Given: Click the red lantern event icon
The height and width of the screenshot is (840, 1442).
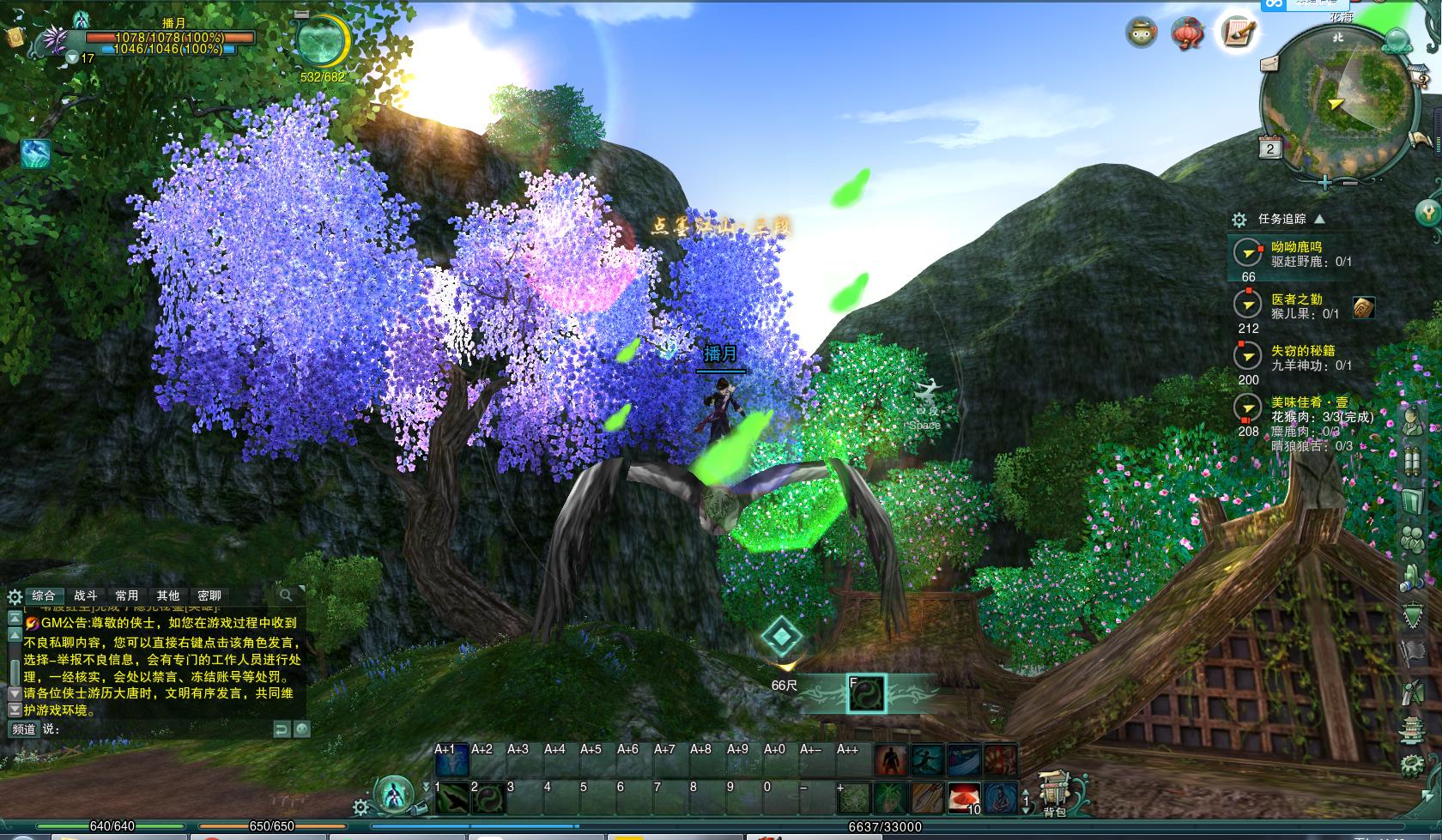Looking at the screenshot, I should tap(1188, 33).
